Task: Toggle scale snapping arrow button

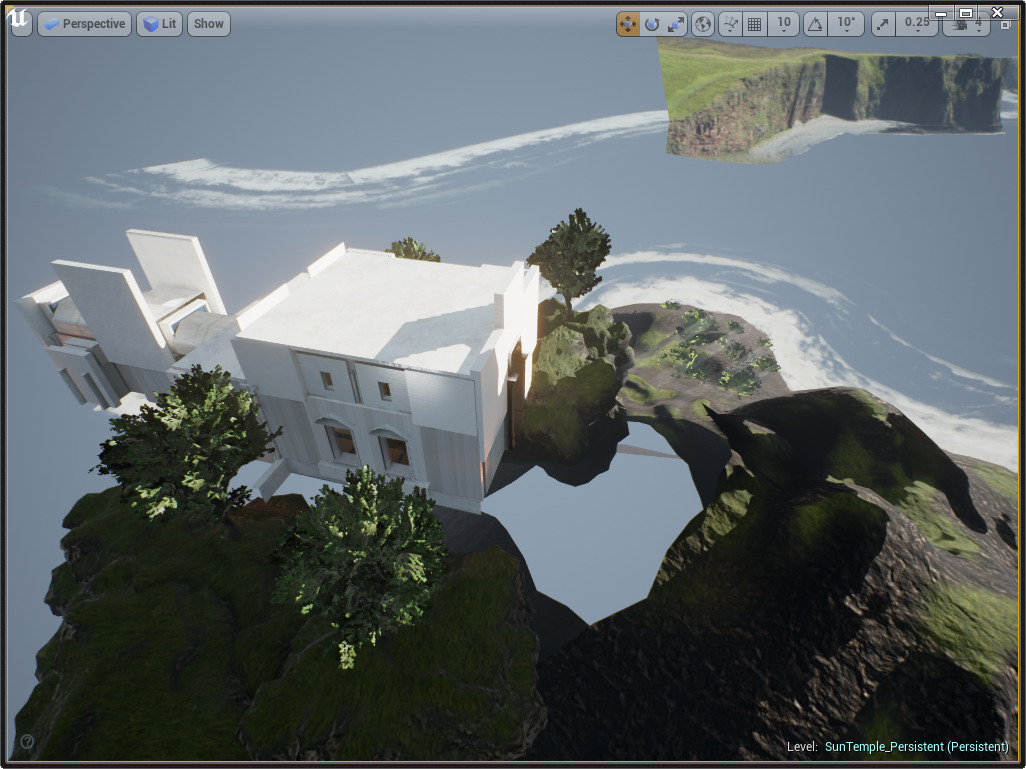Action: [x=883, y=24]
